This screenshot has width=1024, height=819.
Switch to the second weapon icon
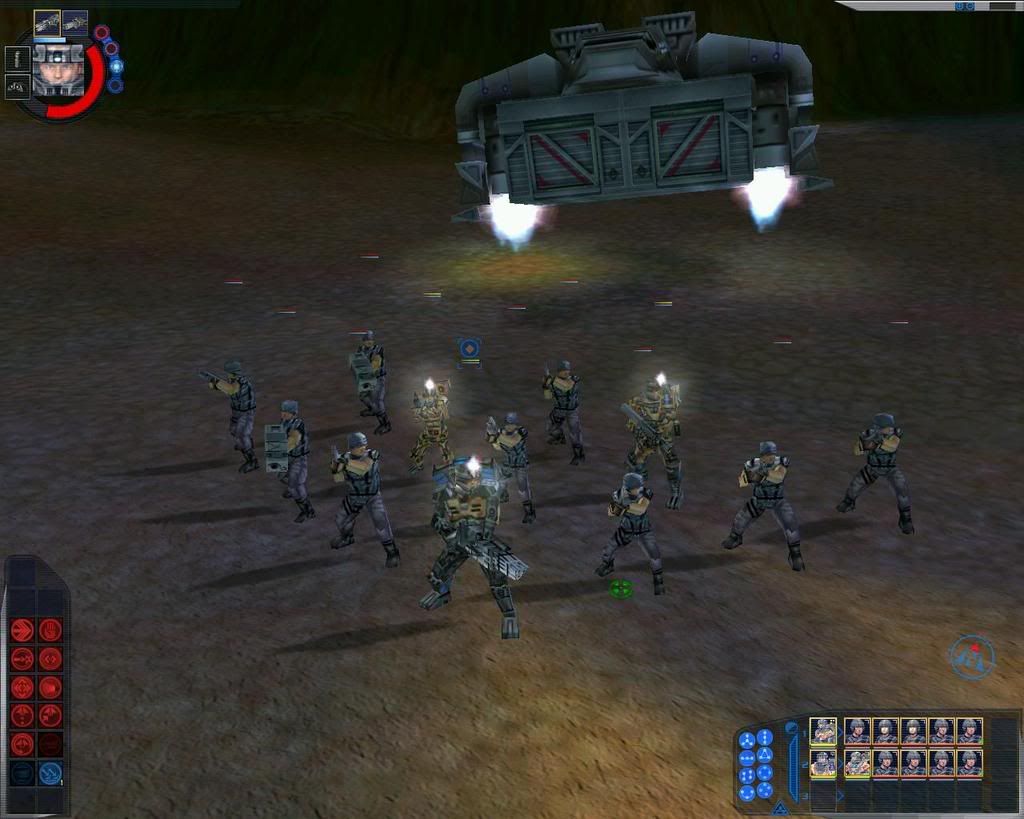tap(75, 22)
